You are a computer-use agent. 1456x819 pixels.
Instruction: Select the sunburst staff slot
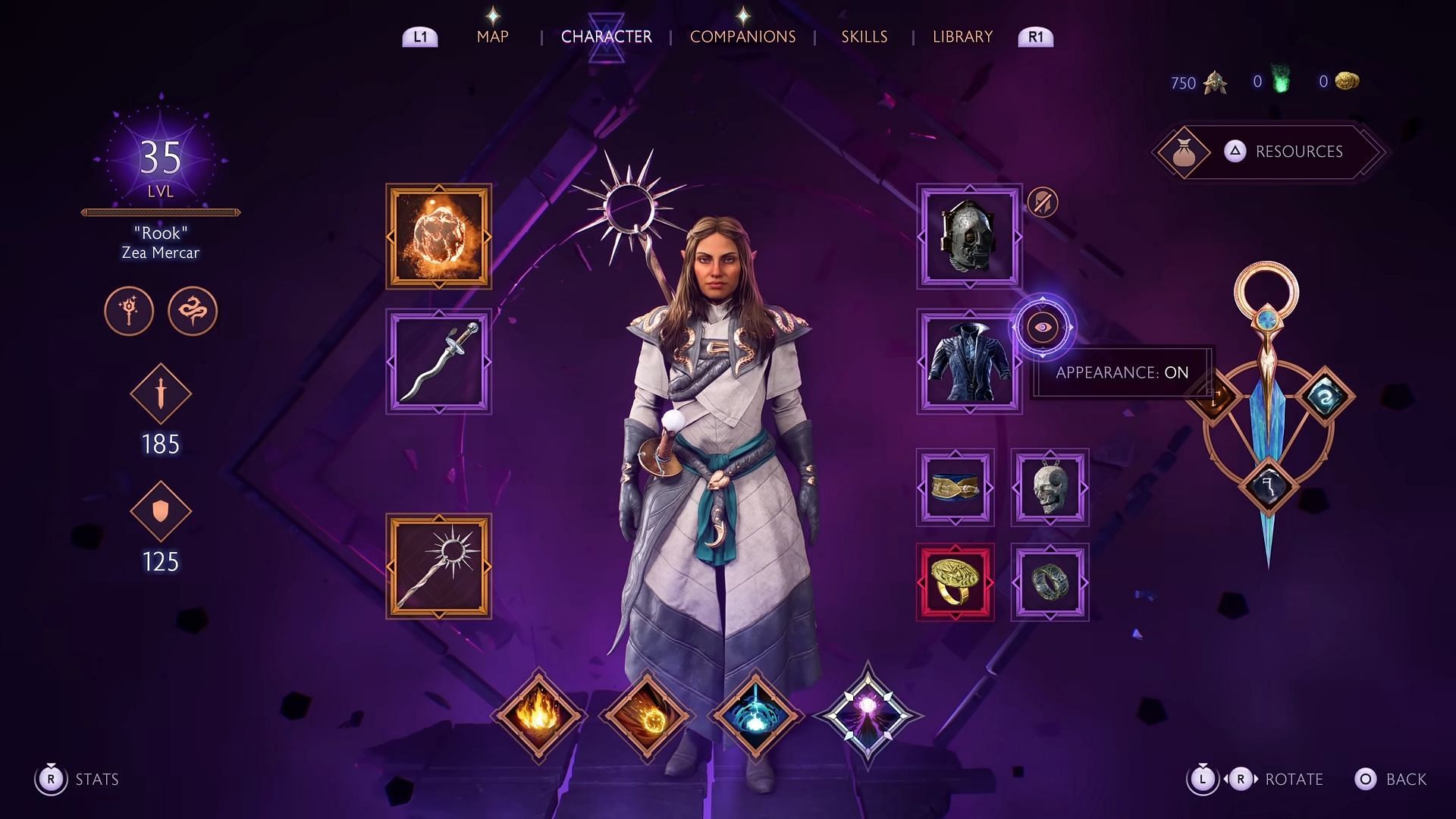438,566
